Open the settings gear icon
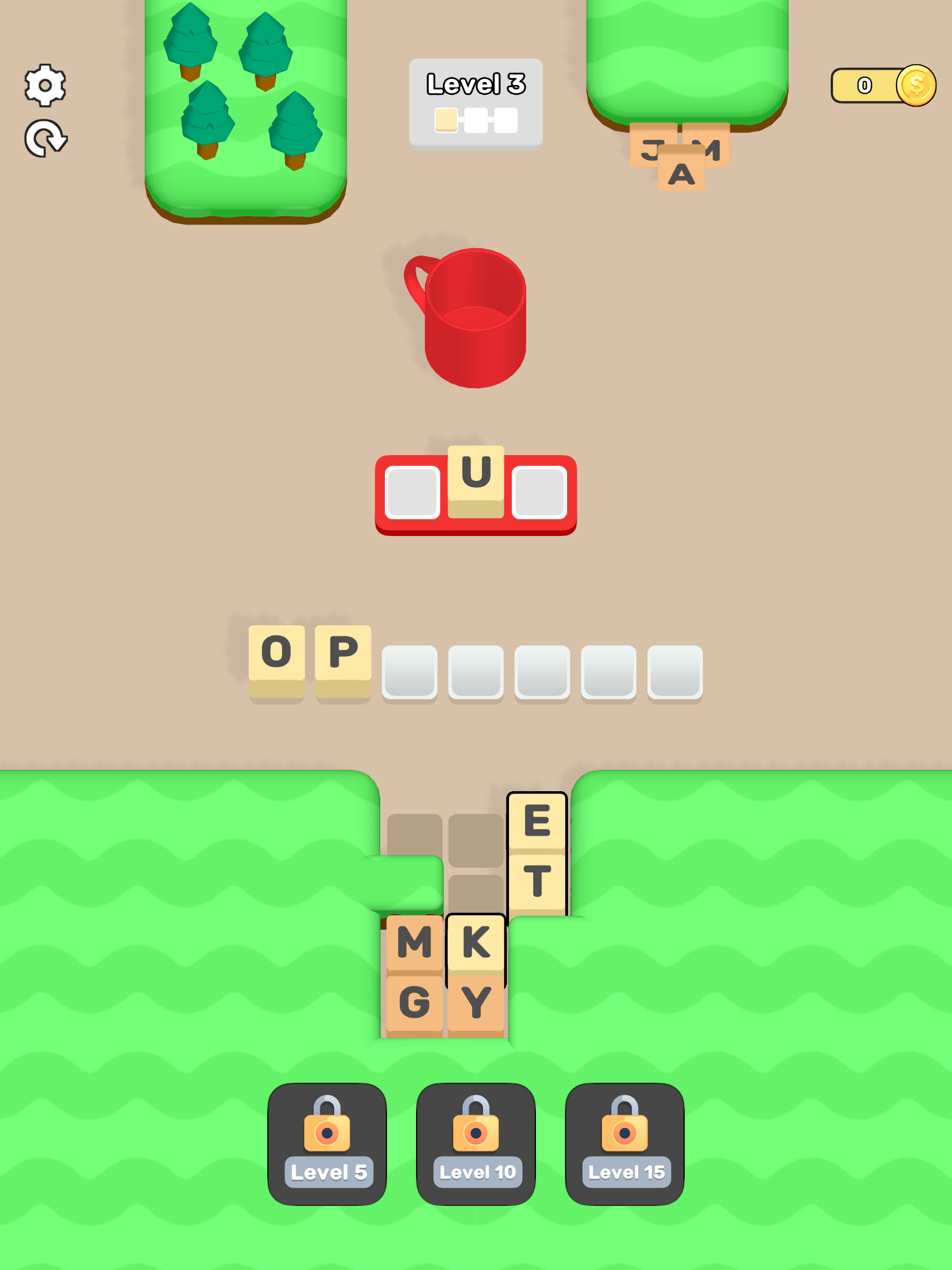This screenshot has width=952, height=1270. (x=45, y=85)
